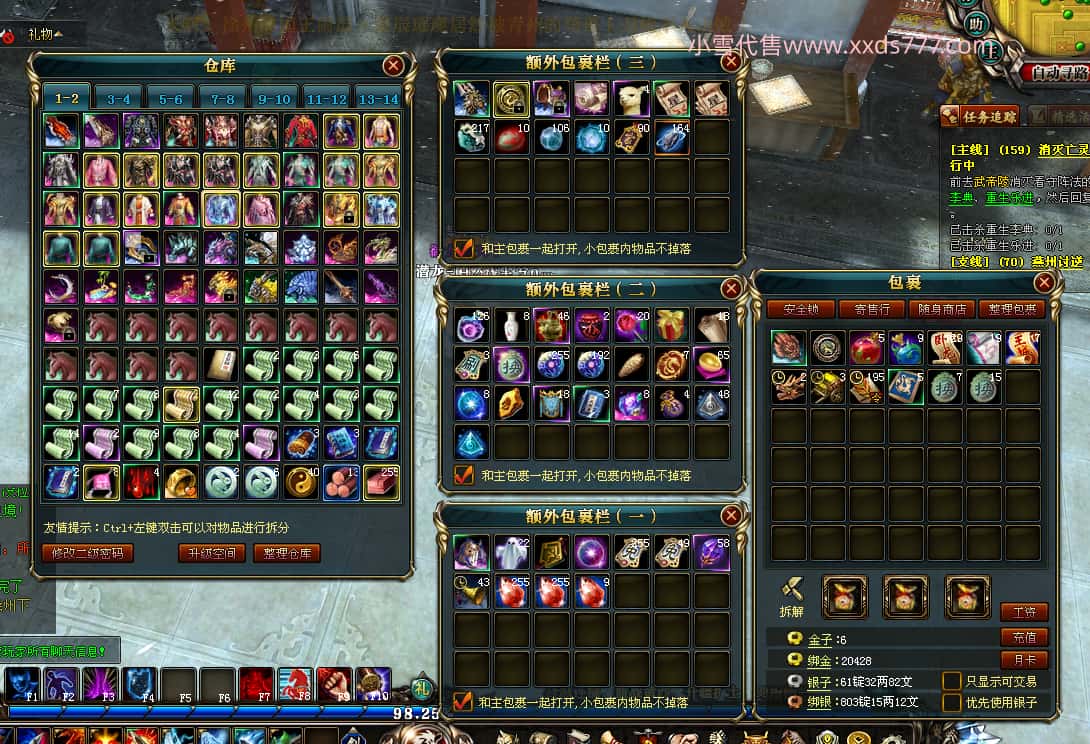This screenshot has width=1090, height=744.
Task: Select the 7-8 warehouse page tab
Action: coord(222,98)
